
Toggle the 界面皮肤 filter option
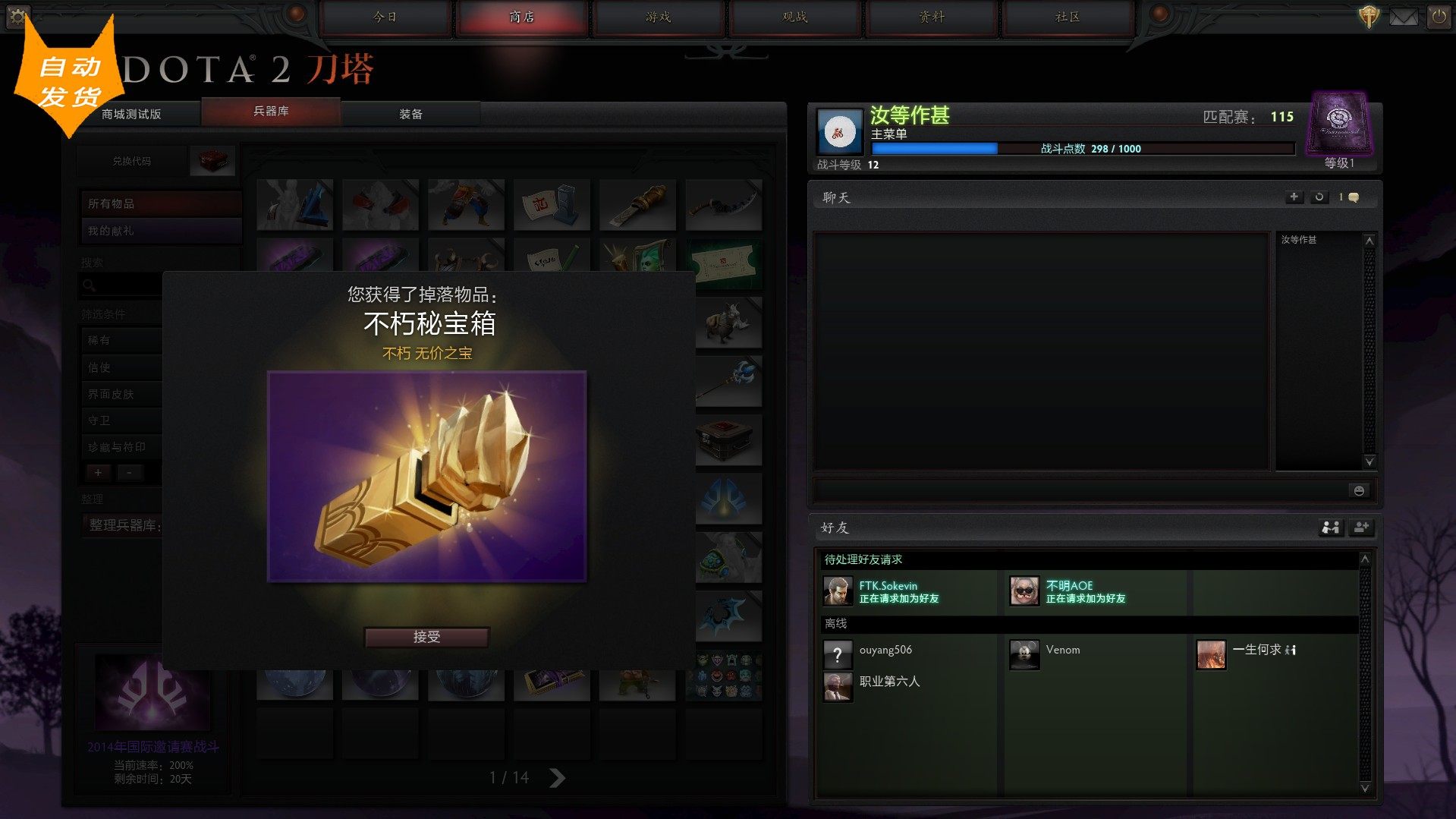click(x=121, y=393)
